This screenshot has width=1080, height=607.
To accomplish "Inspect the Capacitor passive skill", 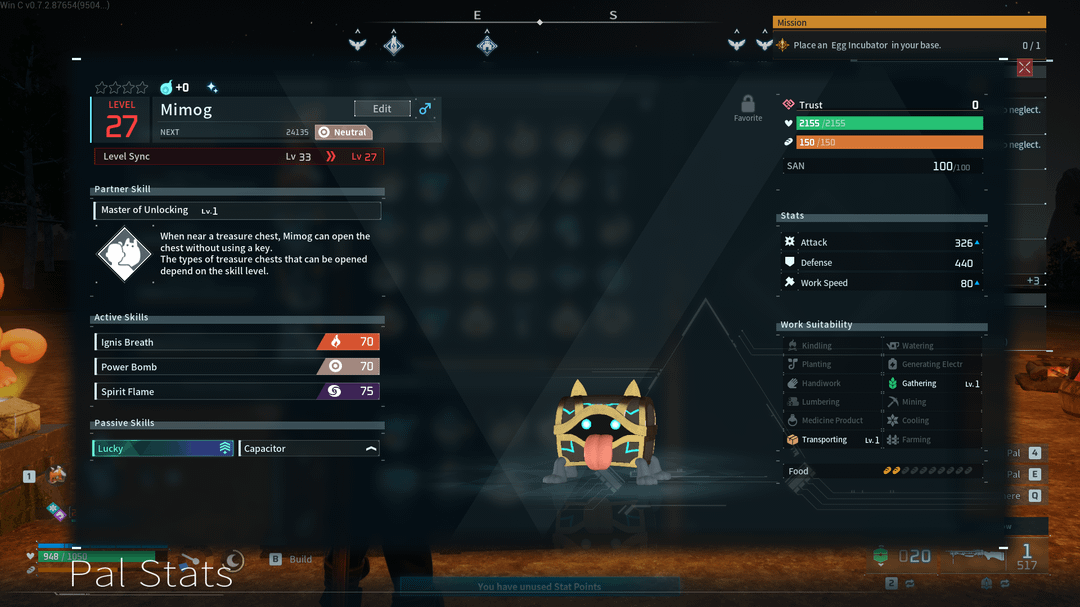I will point(310,449).
